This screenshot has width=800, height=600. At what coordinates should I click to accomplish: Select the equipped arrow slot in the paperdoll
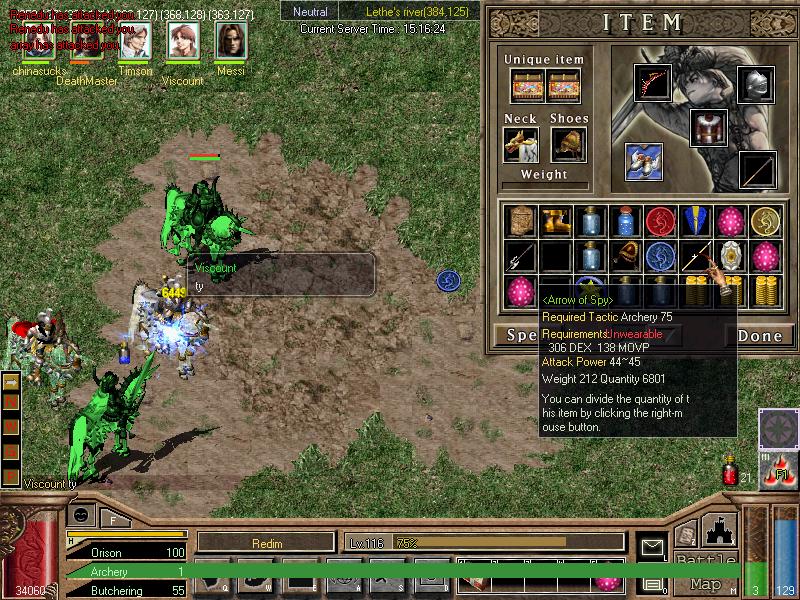pyautogui.click(x=757, y=170)
